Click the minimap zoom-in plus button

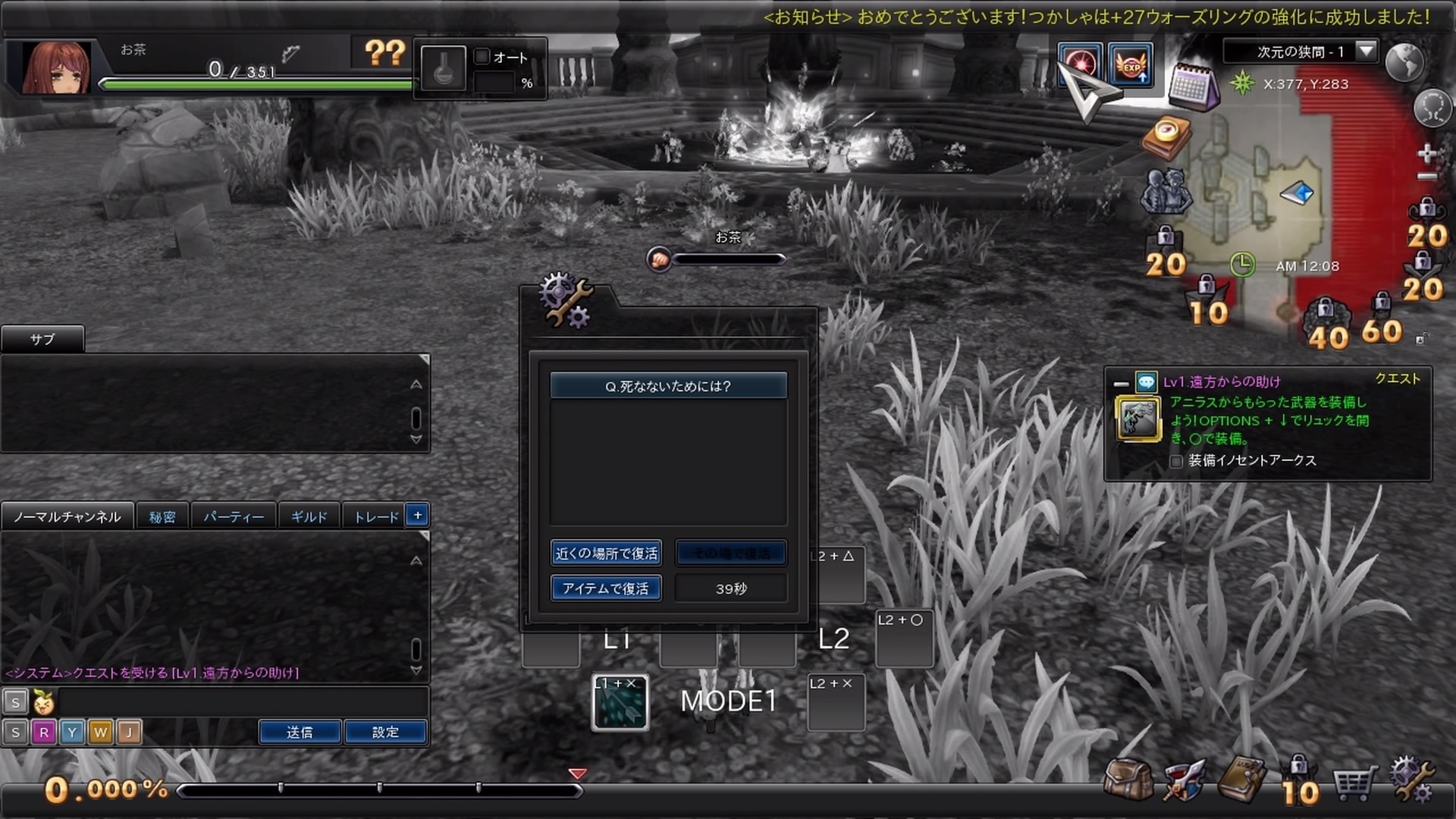[1426, 153]
